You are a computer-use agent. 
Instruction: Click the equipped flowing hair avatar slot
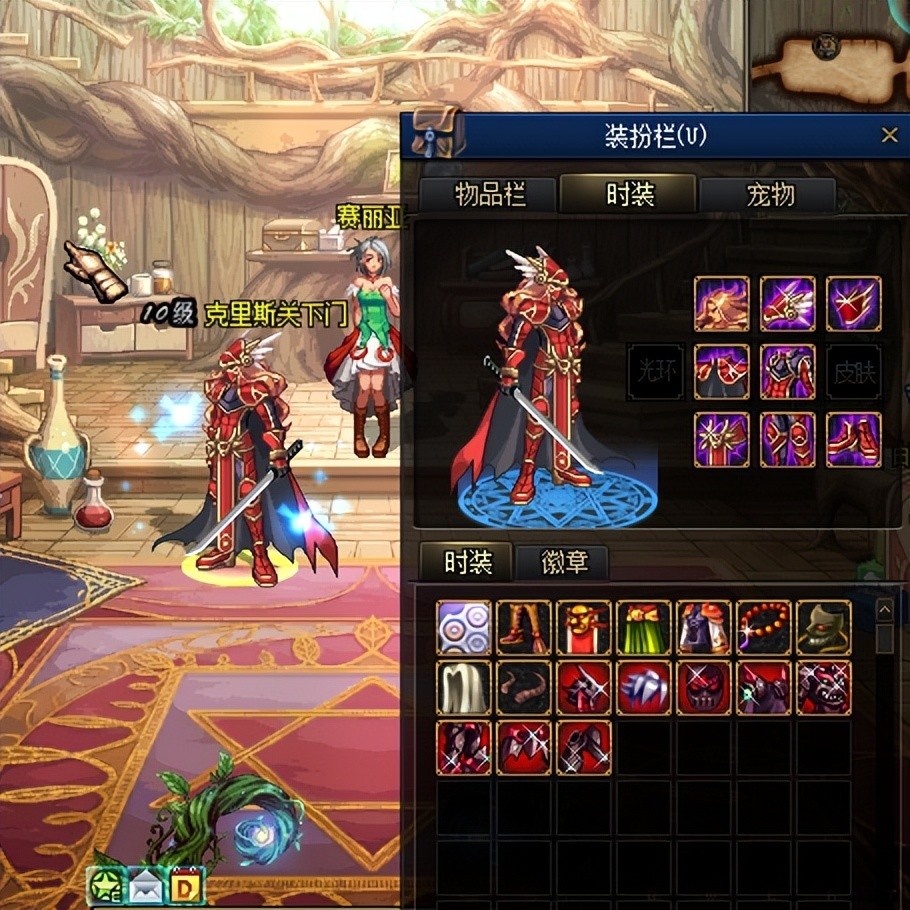(721, 304)
